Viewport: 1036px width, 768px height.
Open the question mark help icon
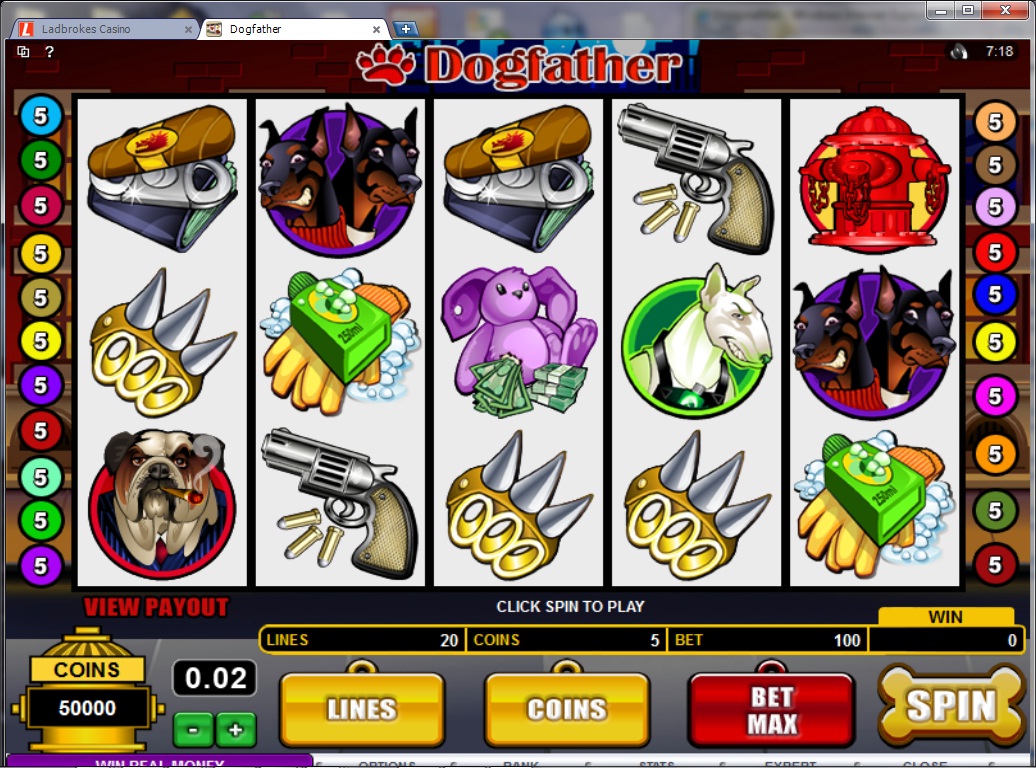(x=49, y=52)
